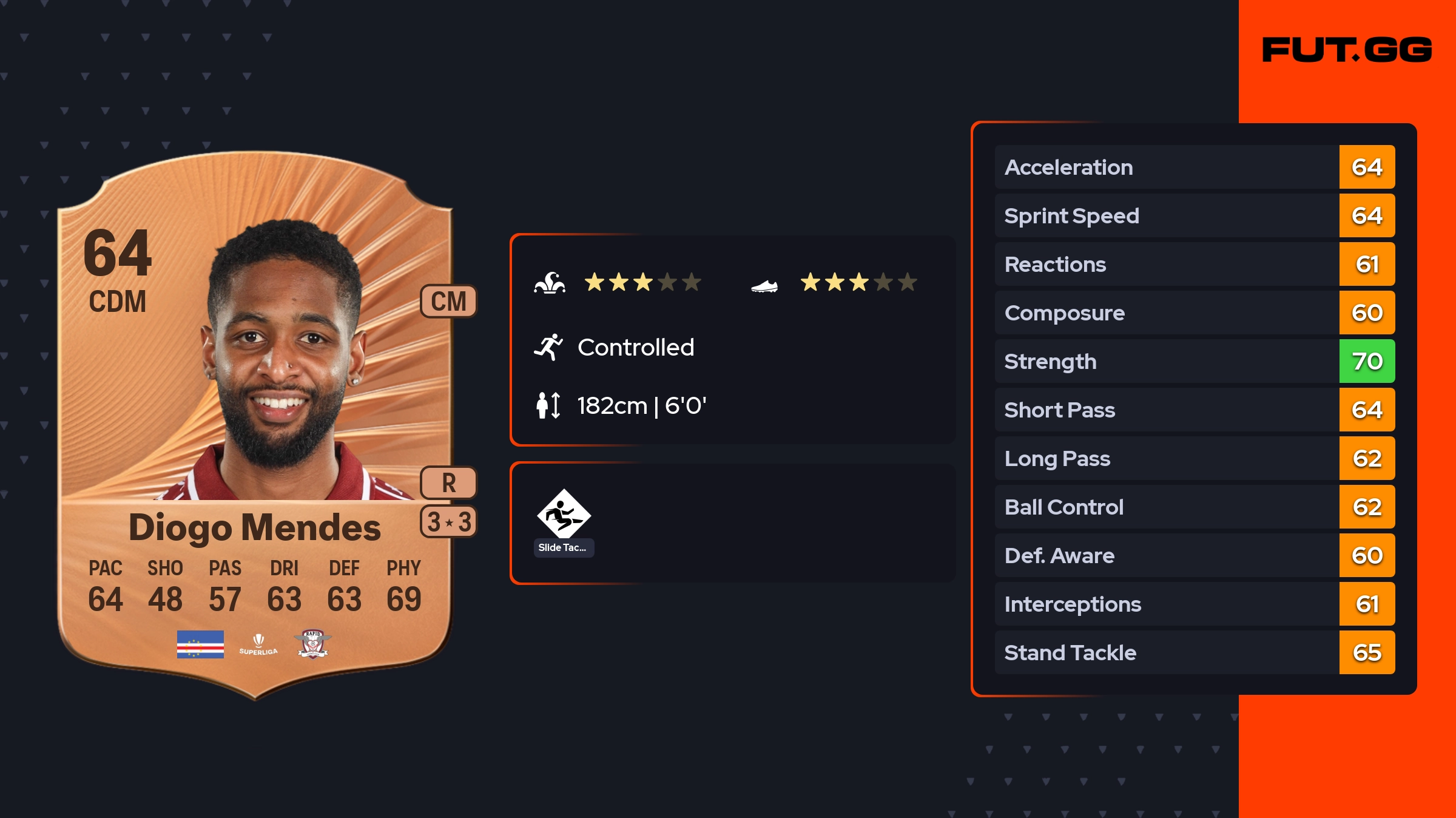Image resolution: width=1456 pixels, height=818 pixels.
Task: Click the CM alternate position badge
Action: [448, 301]
